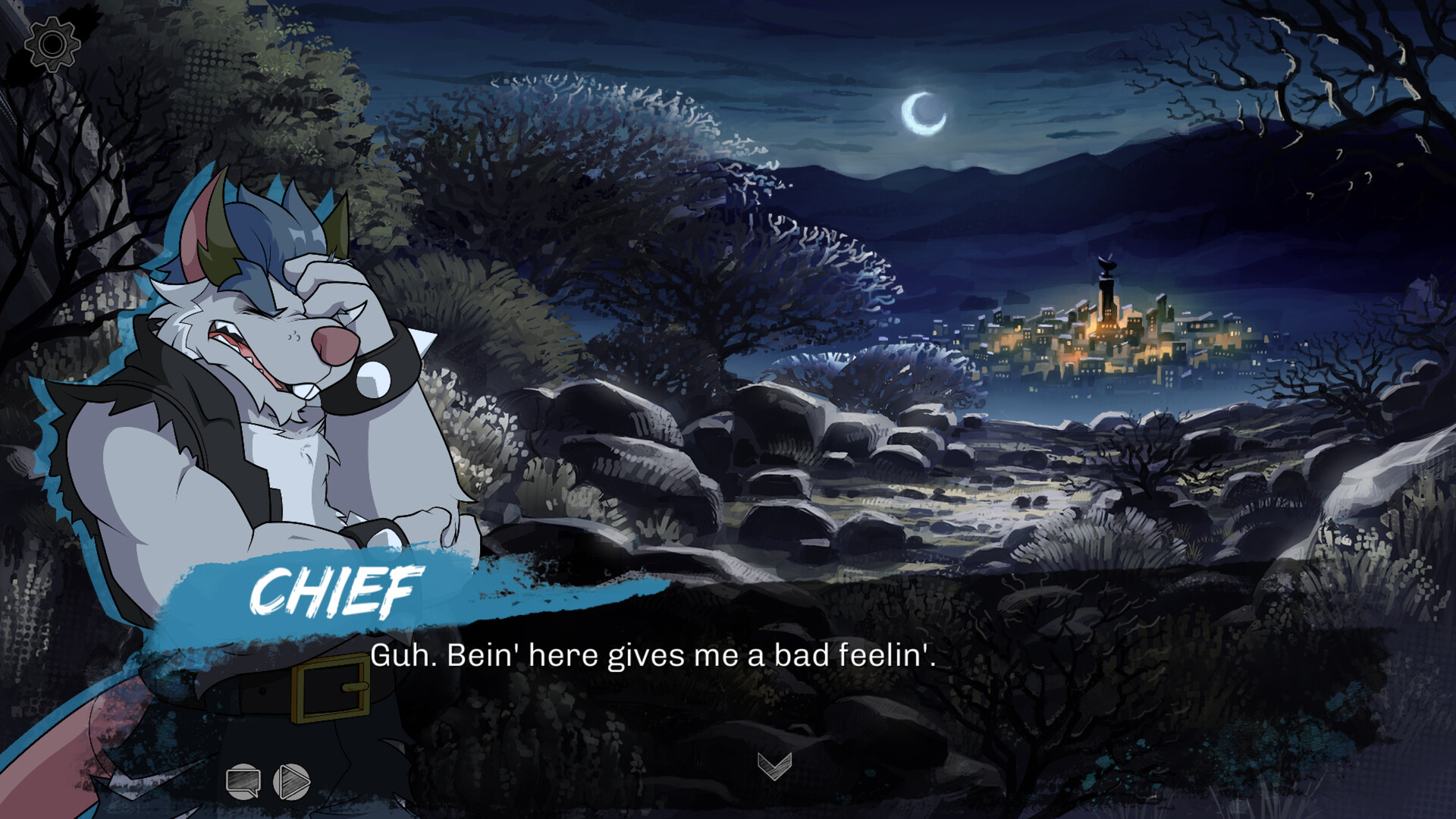Open the dialogue history log

point(243,780)
